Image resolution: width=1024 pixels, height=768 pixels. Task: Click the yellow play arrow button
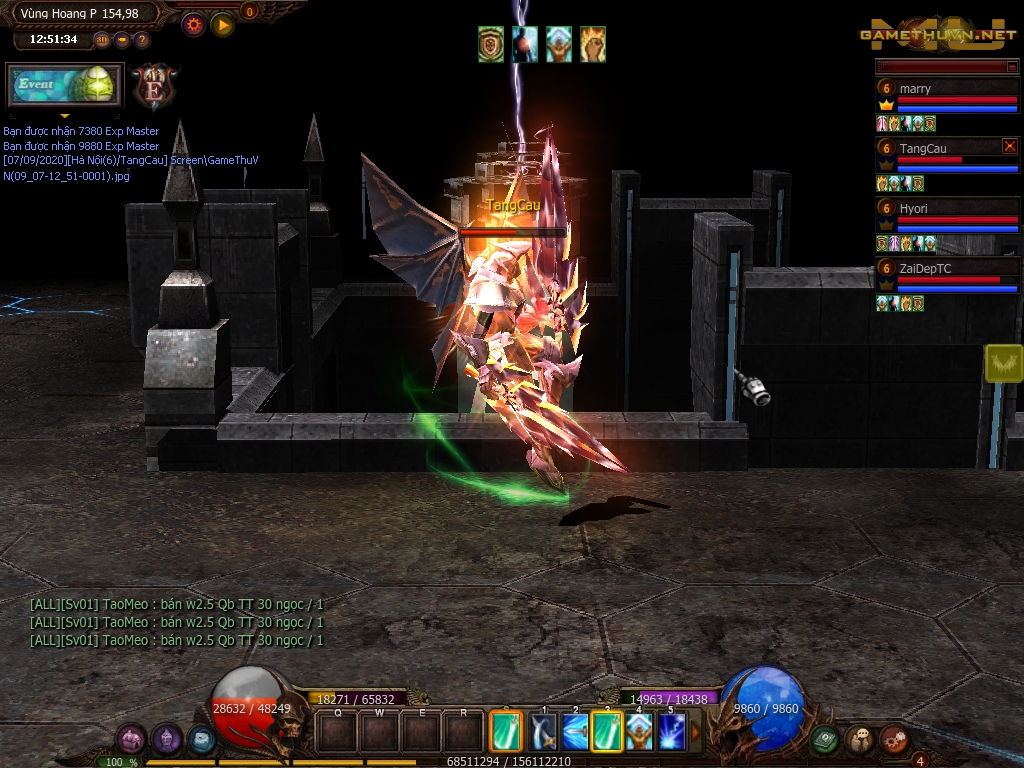tap(222, 24)
